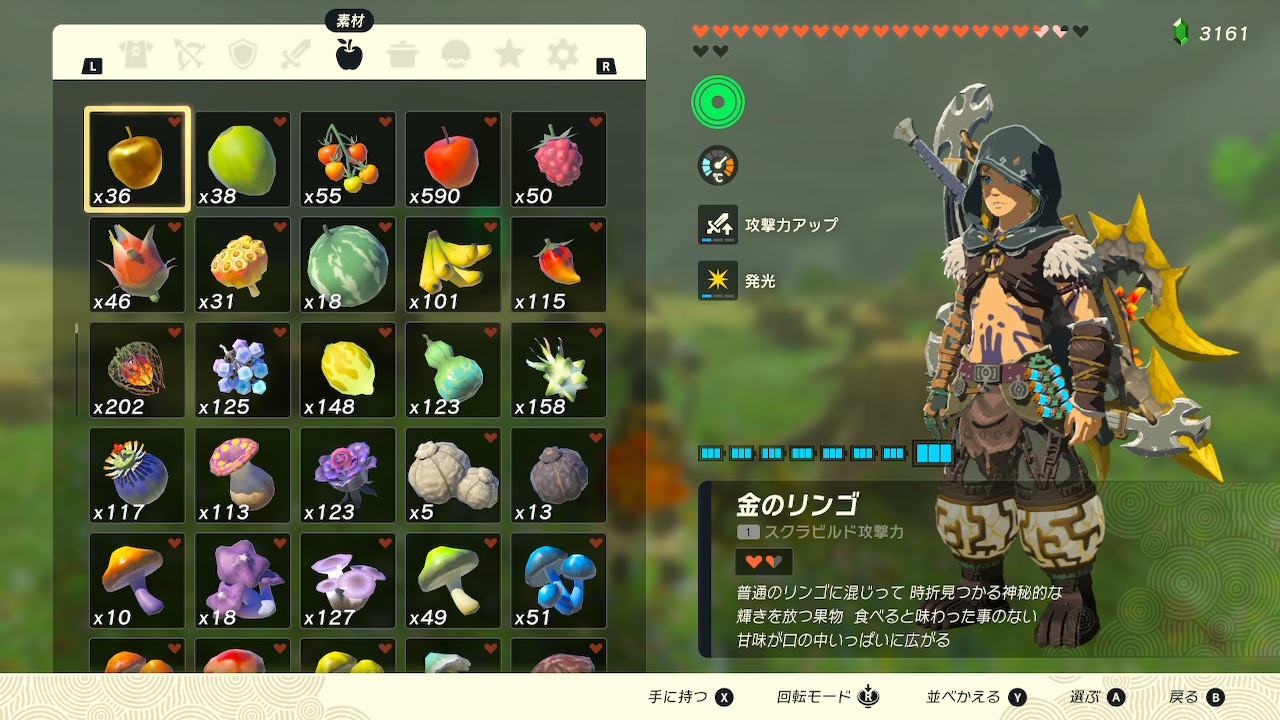Select the blue berry cluster slot
Image resolution: width=1280 pixels, height=720 pixels.
(243, 370)
